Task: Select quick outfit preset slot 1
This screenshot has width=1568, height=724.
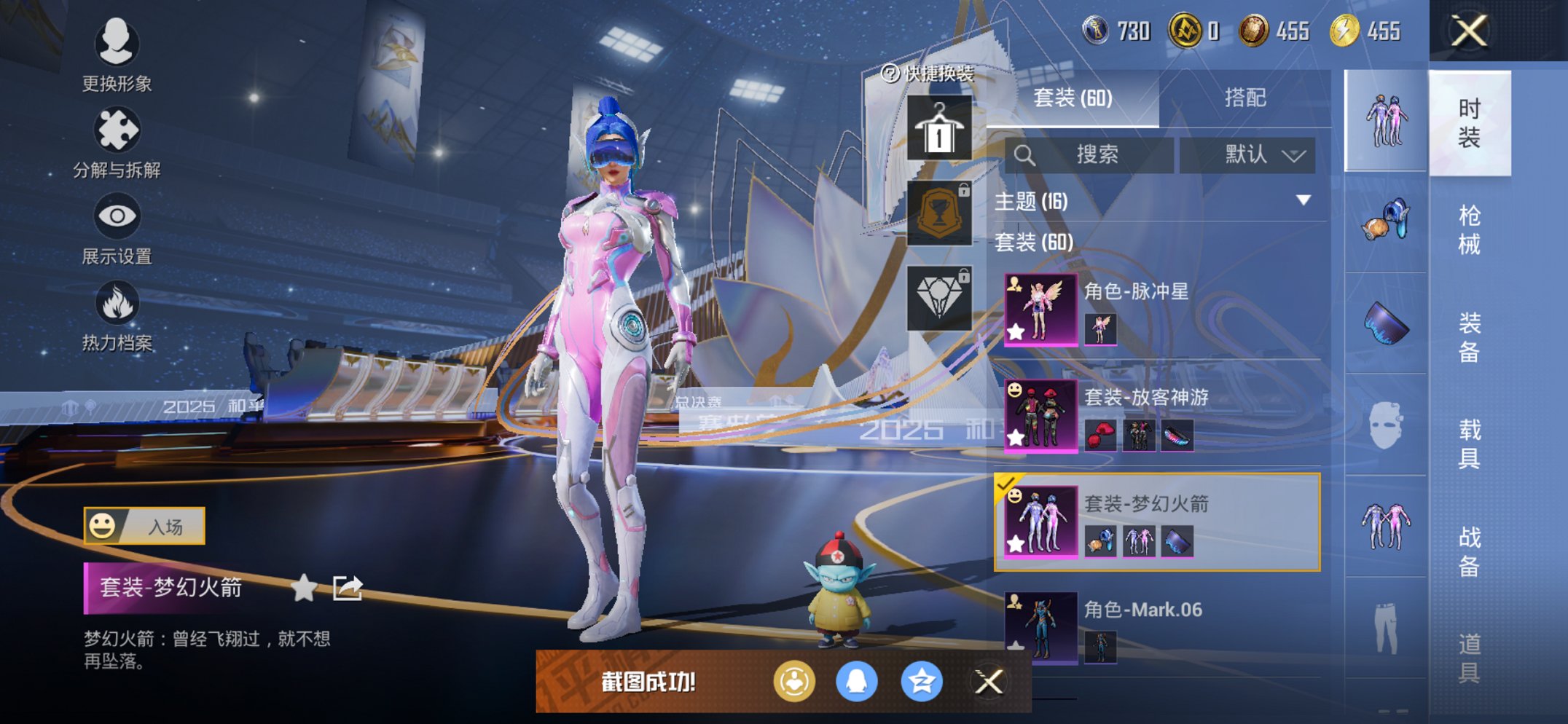Action: [x=939, y=128]
